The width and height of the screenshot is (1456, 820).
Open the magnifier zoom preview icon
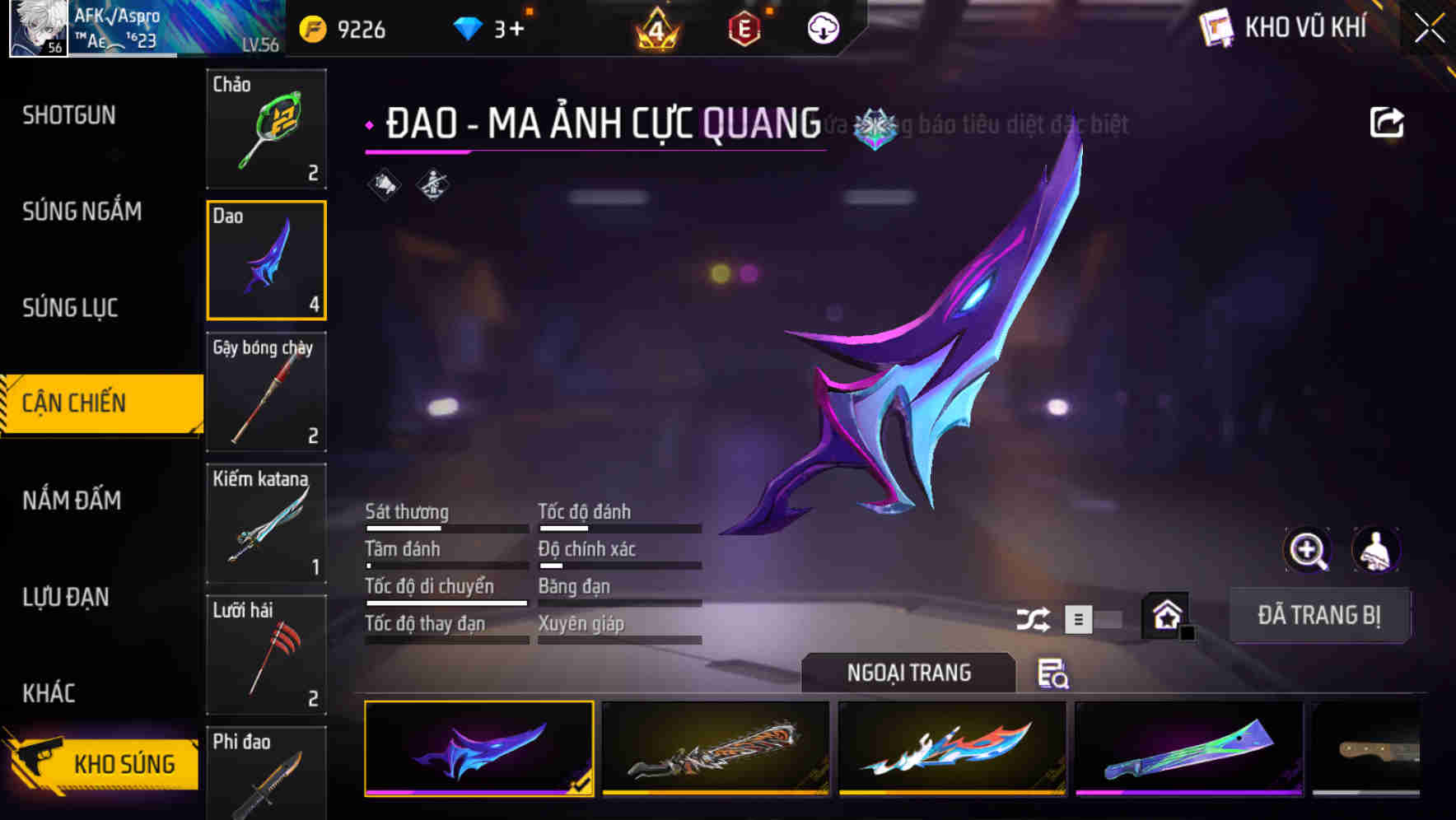[x=1309, y=550]
